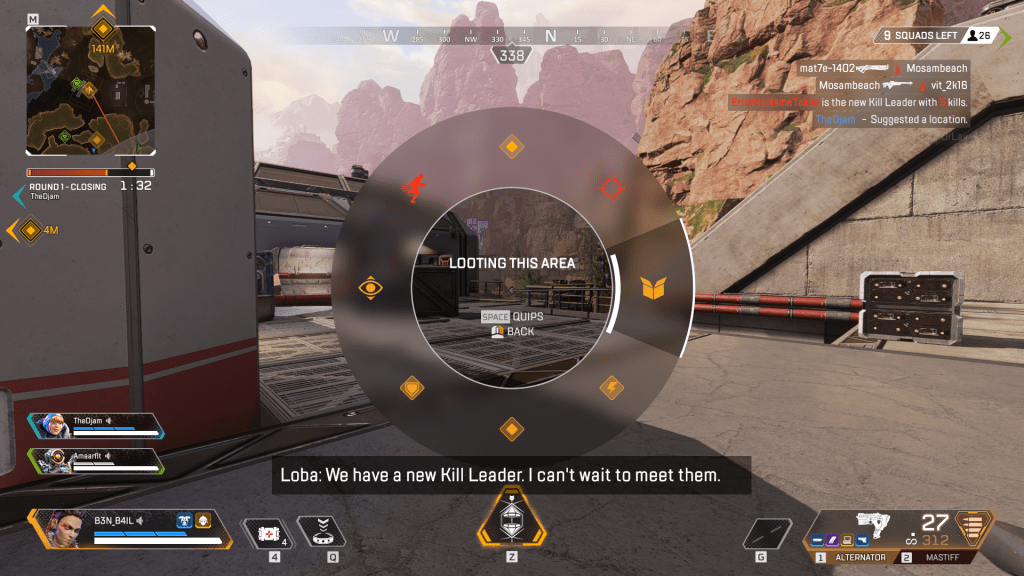1024x576 pixels.
Task: Open the minimap
Action: pos(90,88)
